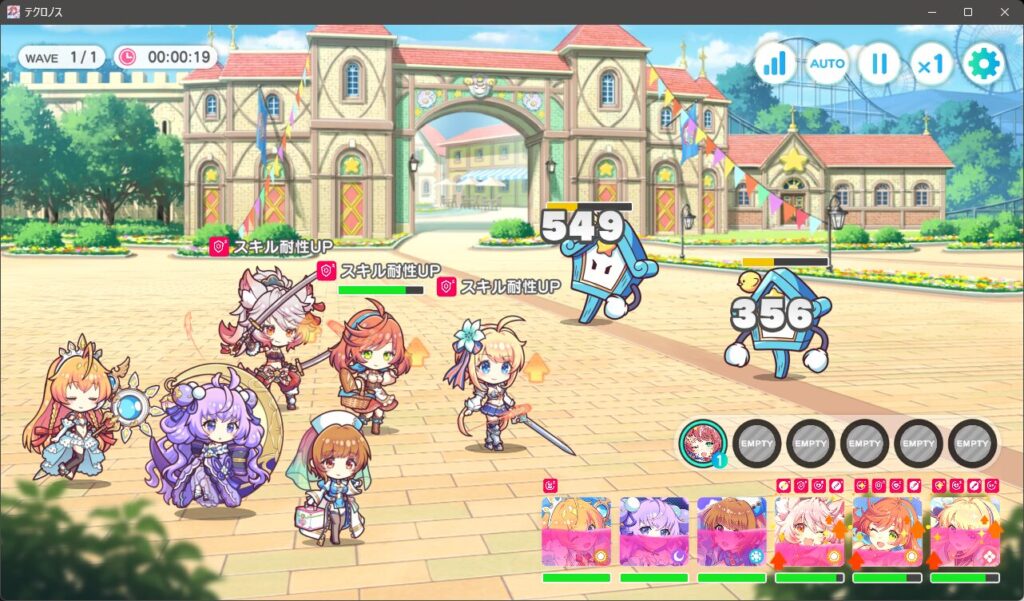Click the queued red-haired character portrait
Screen dimensions: 1024x601
click(702, 442)
